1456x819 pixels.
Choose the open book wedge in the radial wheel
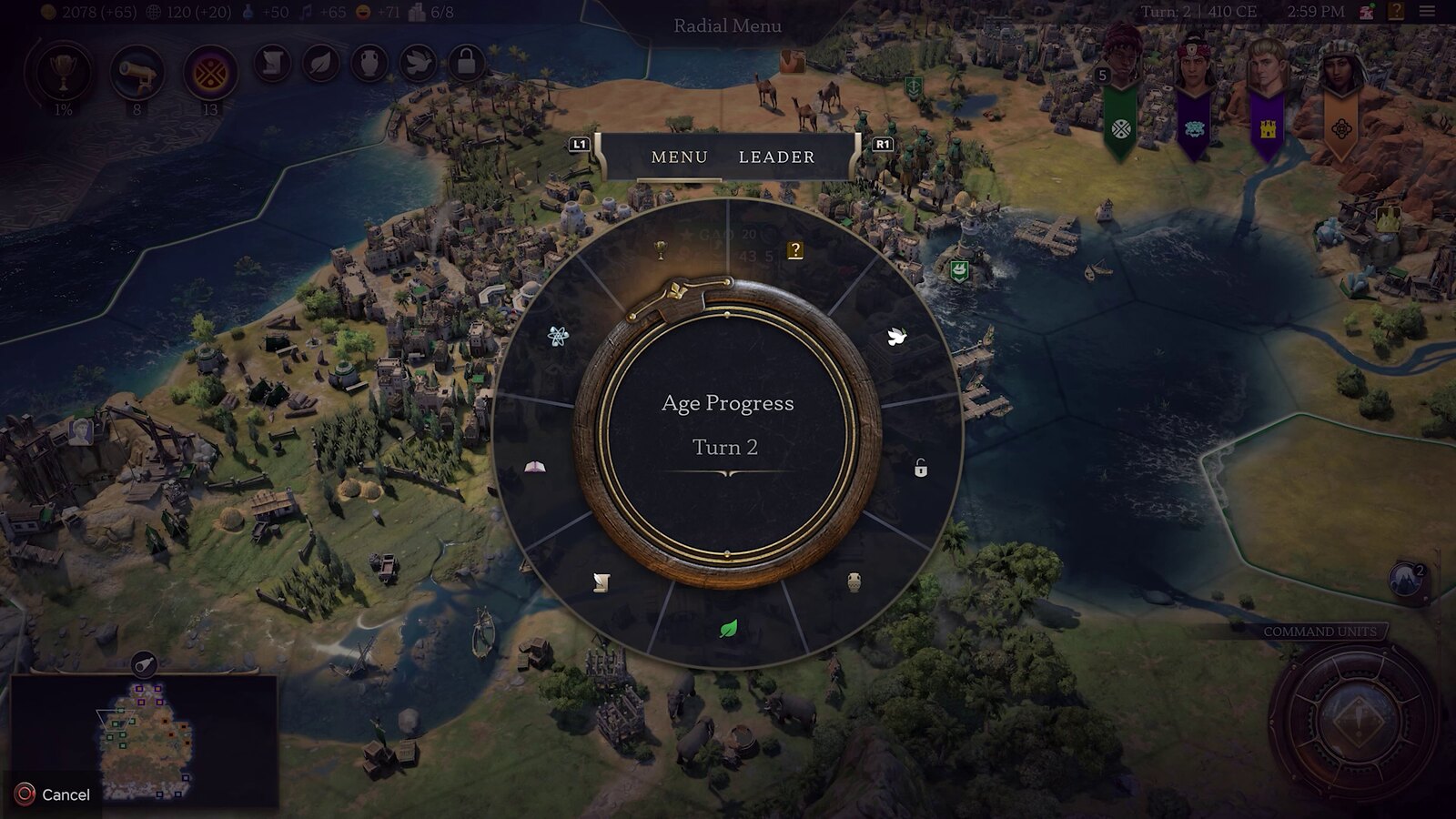[535, 468]
